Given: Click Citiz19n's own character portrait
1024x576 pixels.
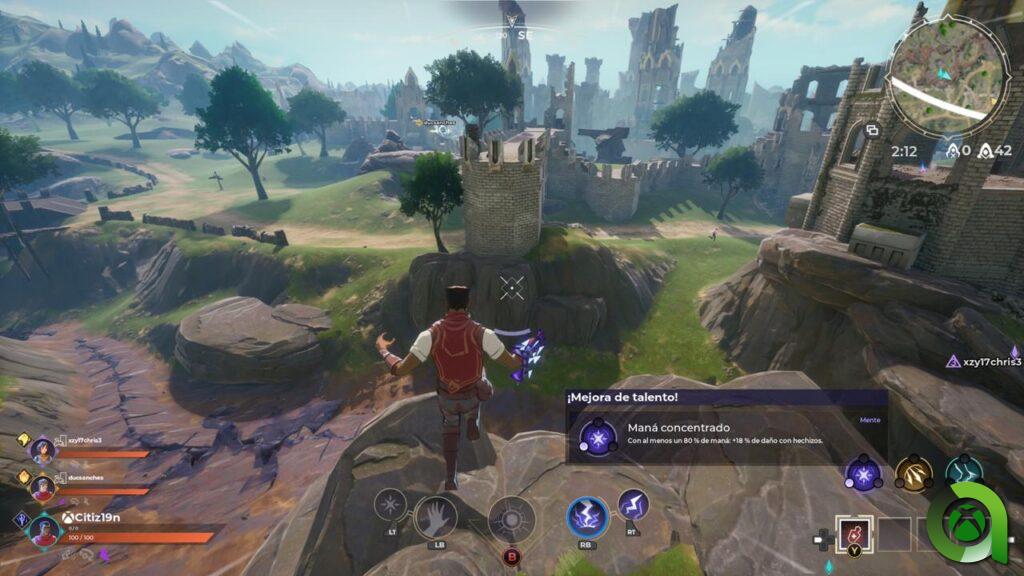Looking at the screenshot, I should click(43, 529).
